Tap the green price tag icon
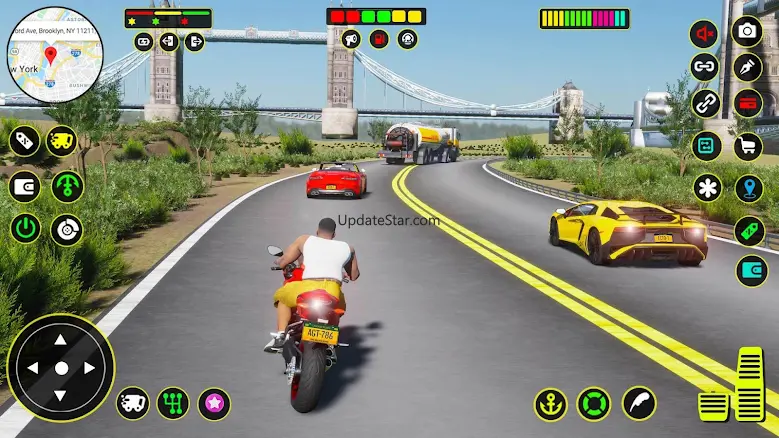 [x=749, y=230]
